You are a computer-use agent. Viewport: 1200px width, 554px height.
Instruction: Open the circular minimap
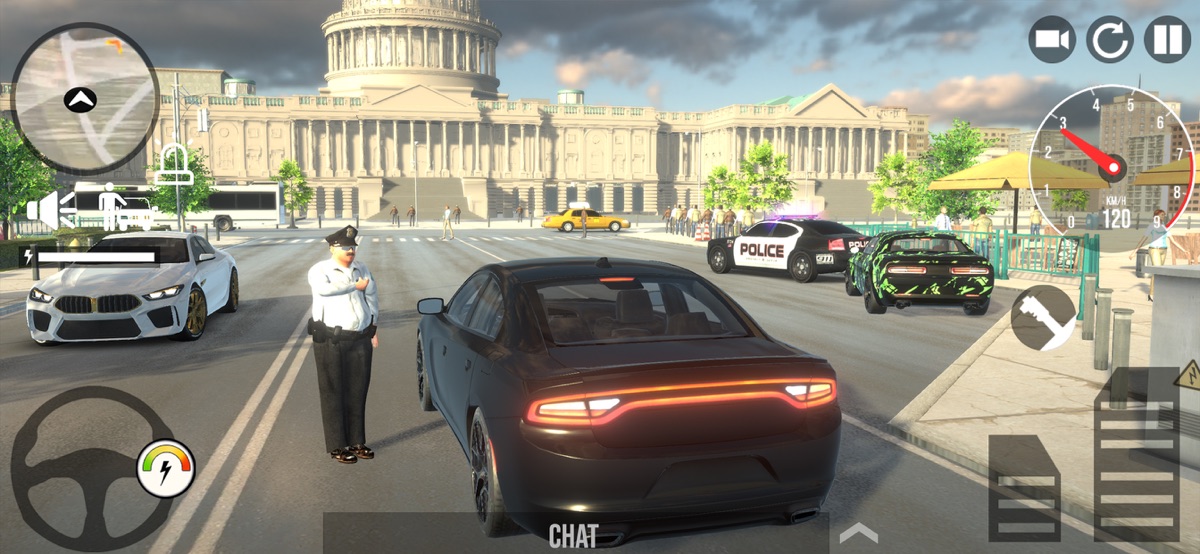[x=85, y=98]
